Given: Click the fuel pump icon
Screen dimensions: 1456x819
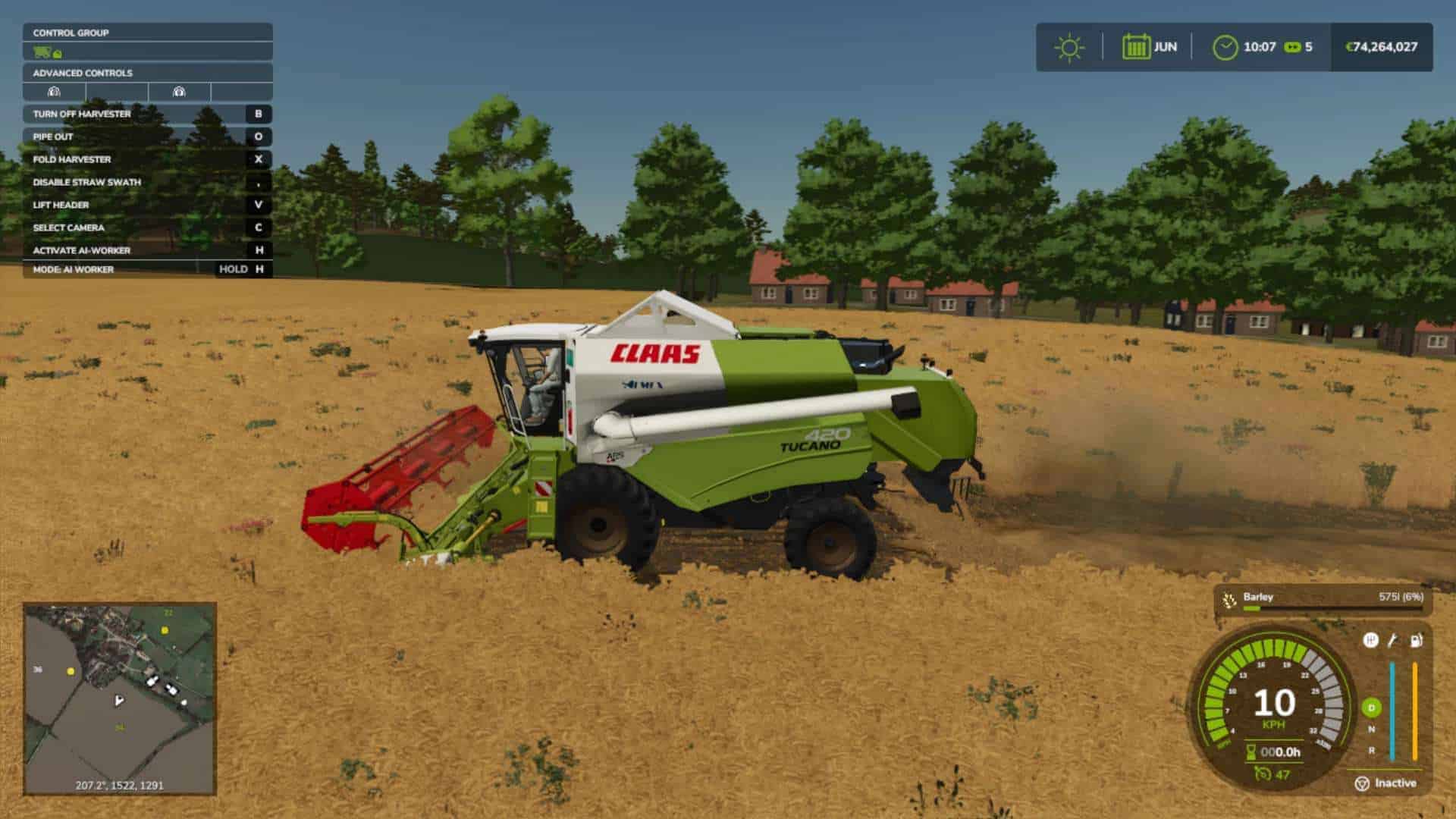Looking at the screenshot, I should coord(1416,640).
